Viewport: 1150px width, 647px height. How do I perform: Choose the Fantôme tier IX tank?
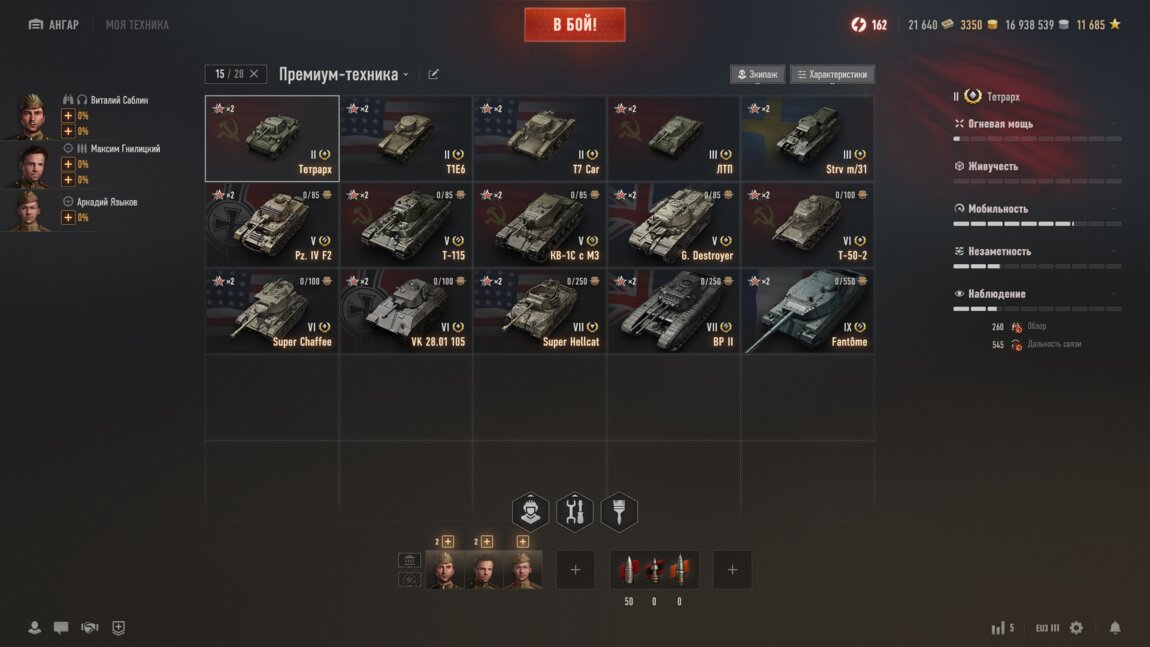click(x=807, y=310)
